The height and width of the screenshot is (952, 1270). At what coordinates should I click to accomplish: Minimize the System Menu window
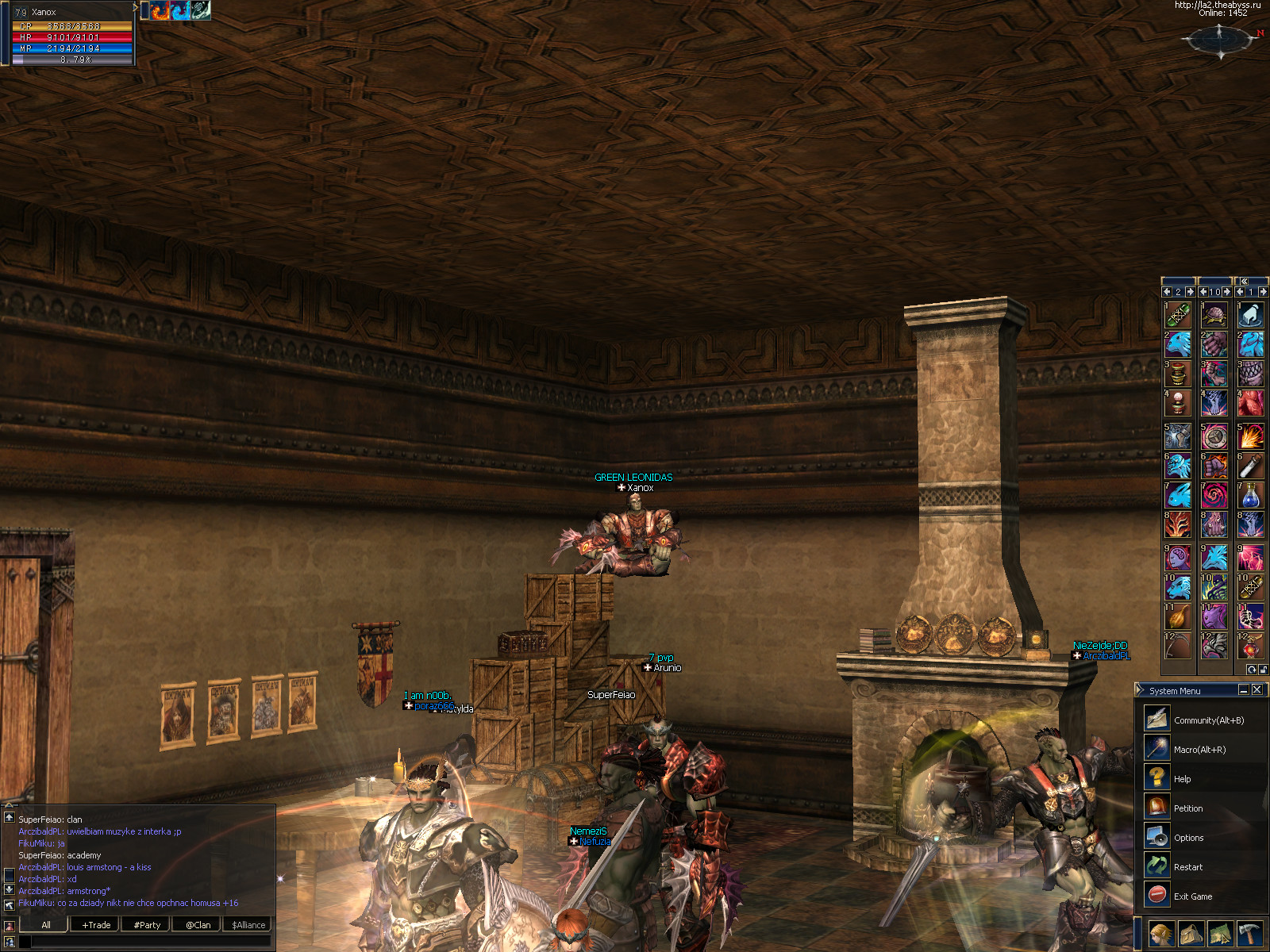[x=1244, y=690]
